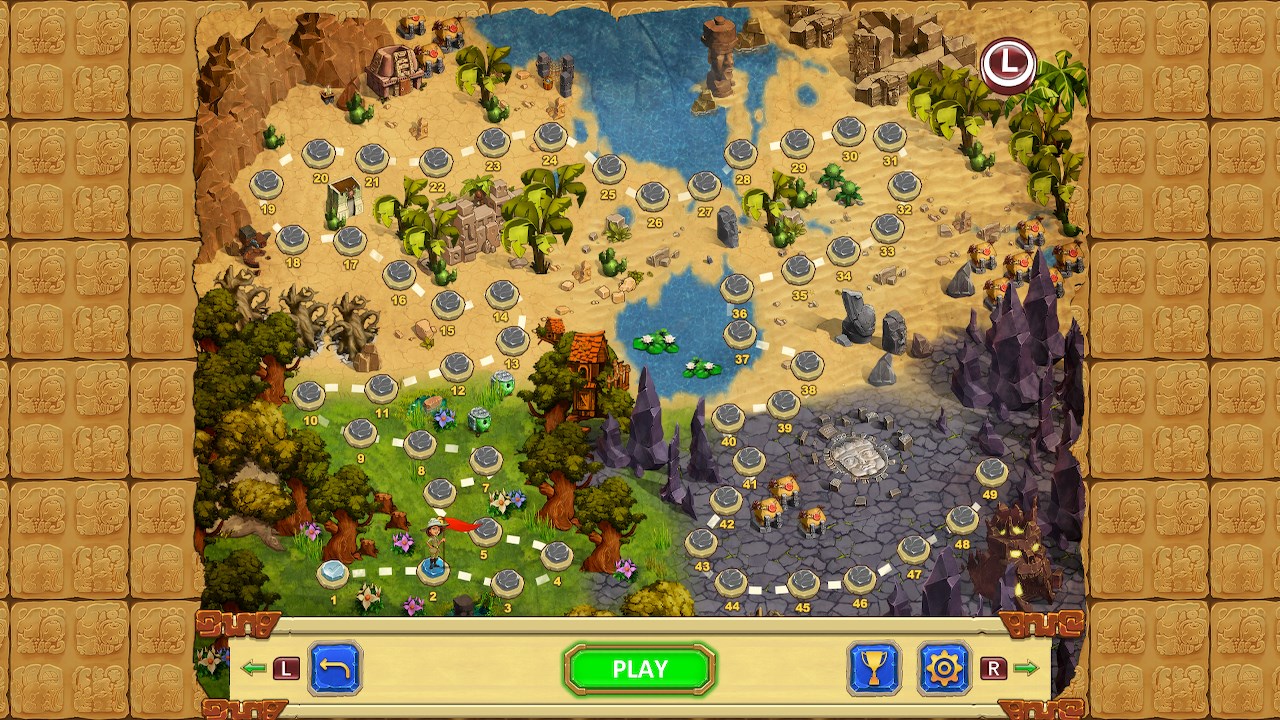Screen dimensions: 1280x720
Task: Open the achievements trophy icon
Action: pyautogui.click(x=873, y=669)
